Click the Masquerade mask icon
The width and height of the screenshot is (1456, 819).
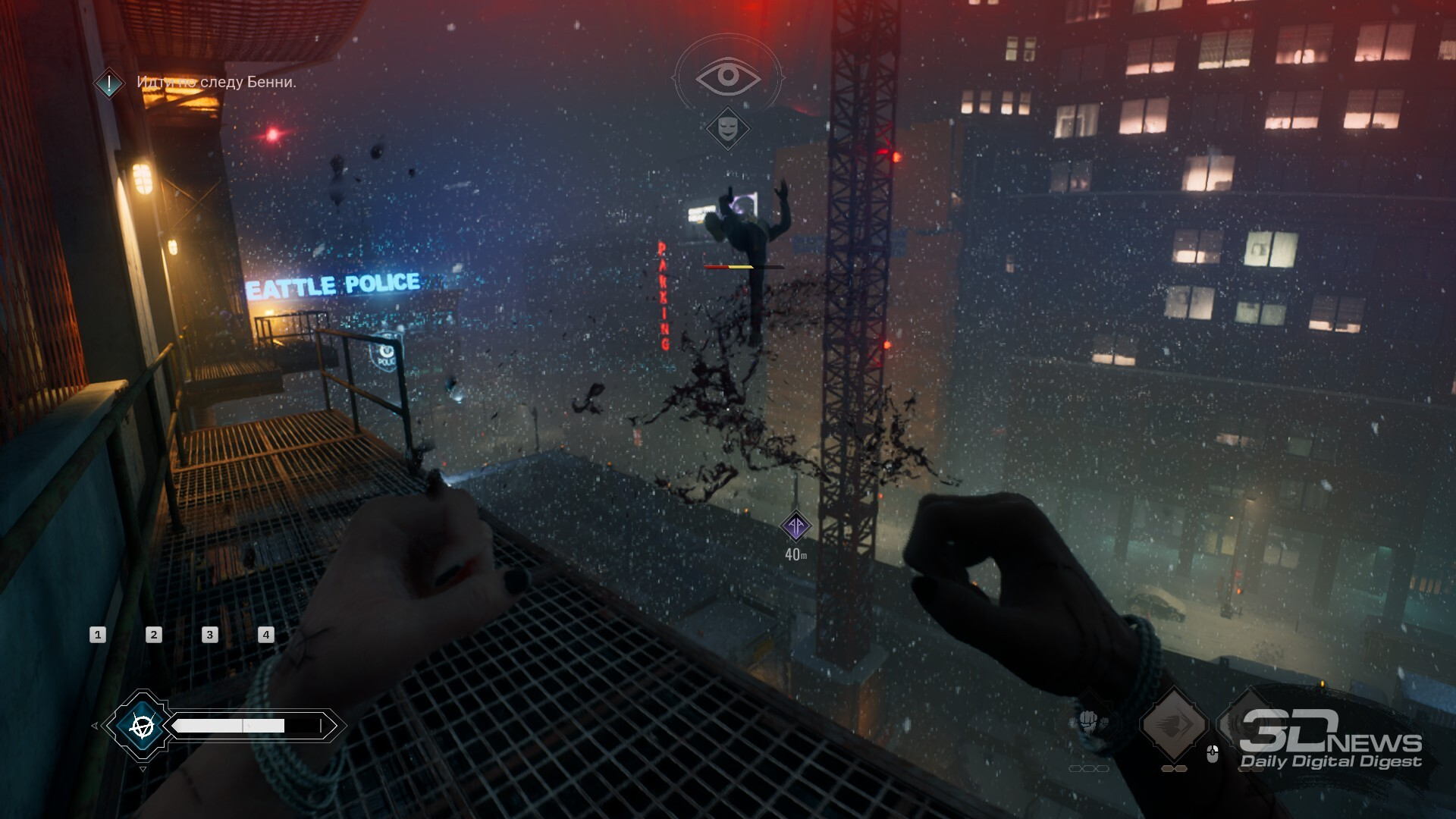click(x=728, y=128)
